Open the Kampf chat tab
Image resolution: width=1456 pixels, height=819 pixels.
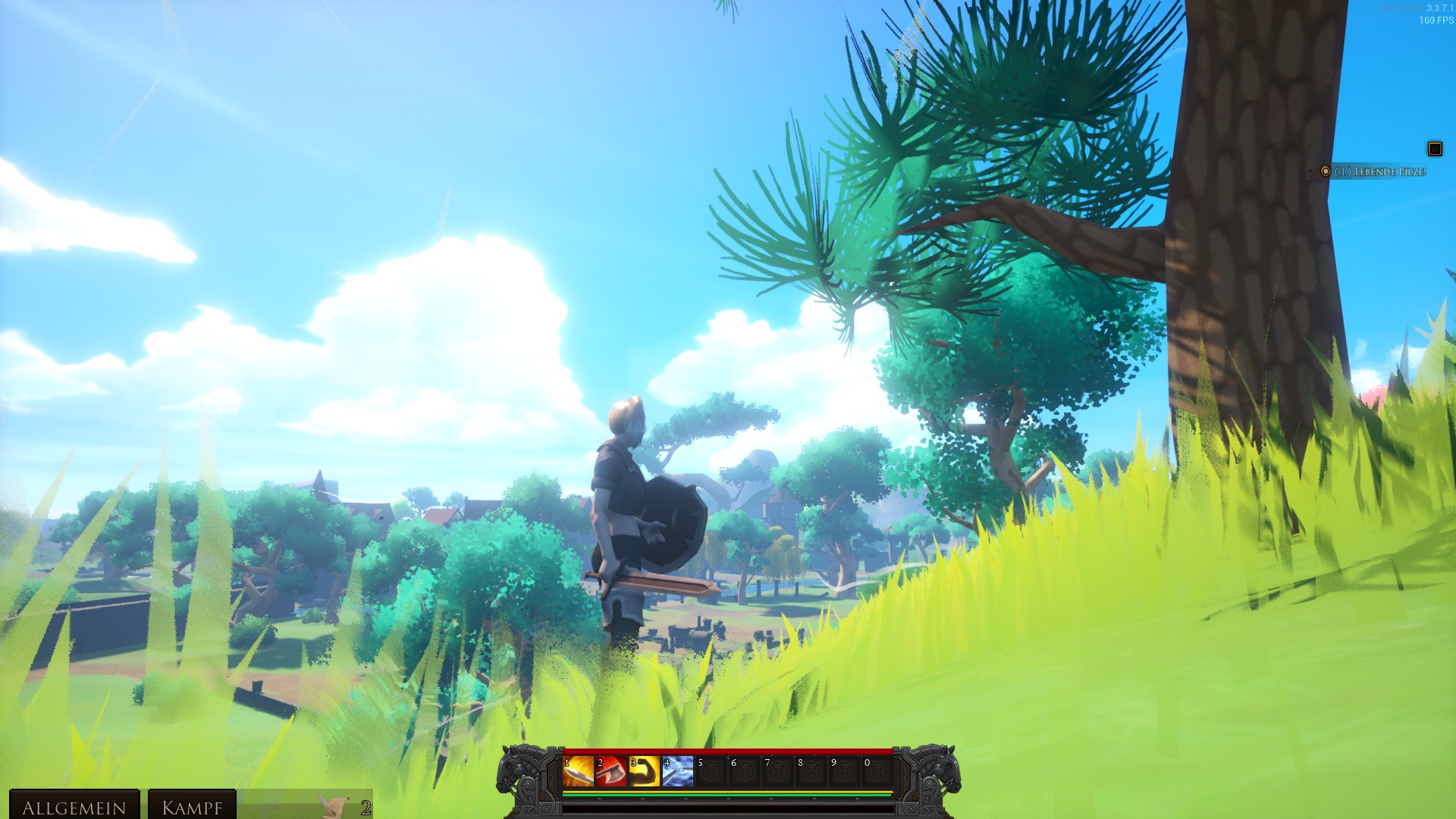point(192,807)
